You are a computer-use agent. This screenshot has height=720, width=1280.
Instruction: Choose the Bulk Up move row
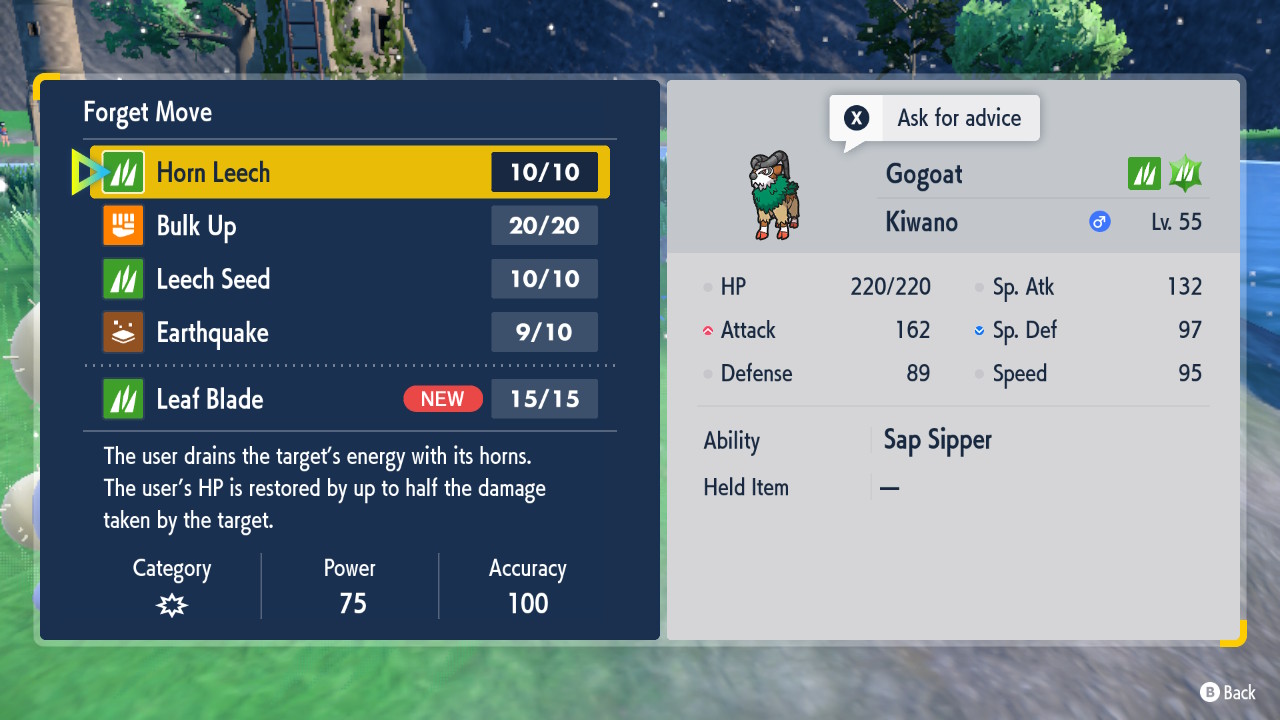pos(350,226)
